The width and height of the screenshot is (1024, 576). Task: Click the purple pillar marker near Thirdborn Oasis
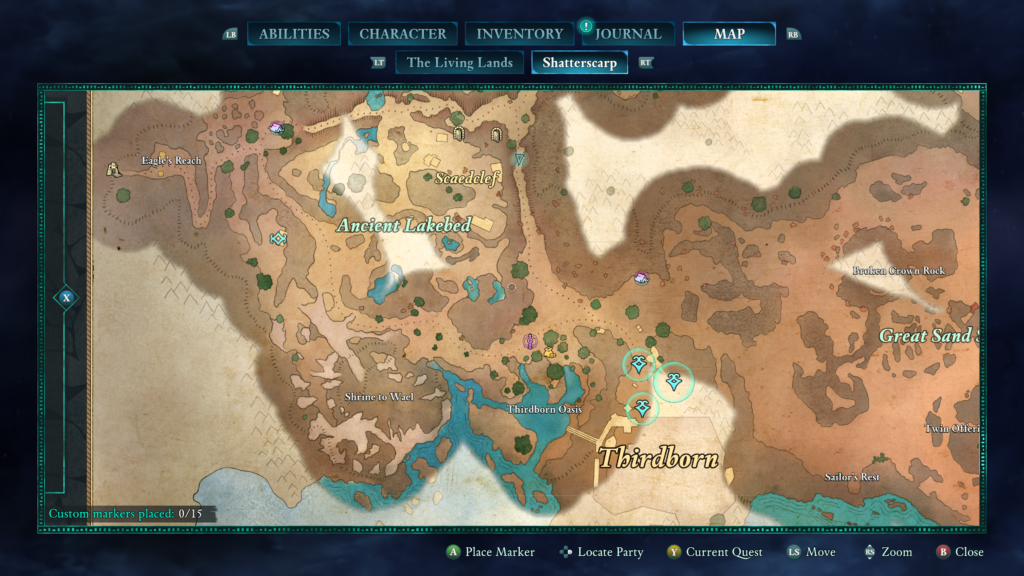532,343
